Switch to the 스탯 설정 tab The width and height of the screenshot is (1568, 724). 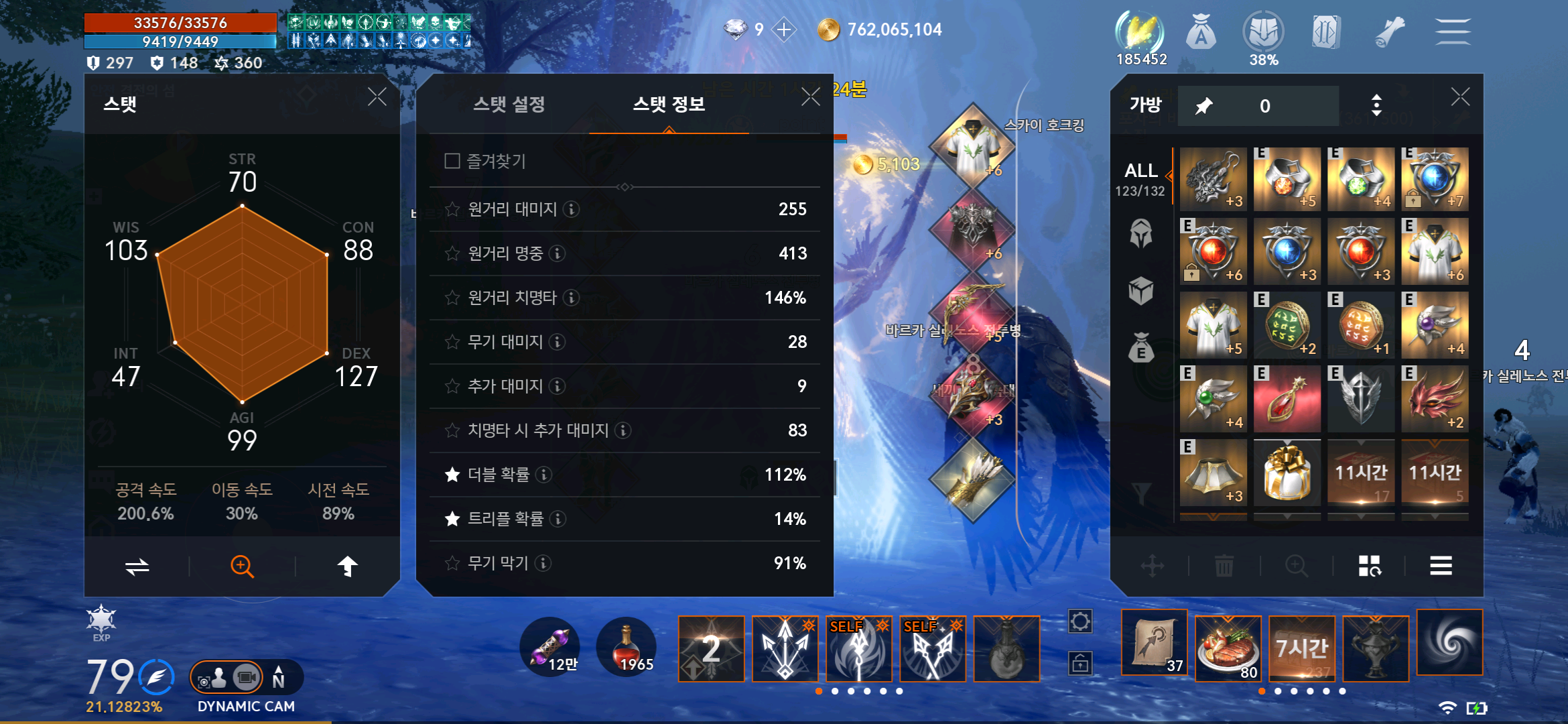tap(509, 105)
